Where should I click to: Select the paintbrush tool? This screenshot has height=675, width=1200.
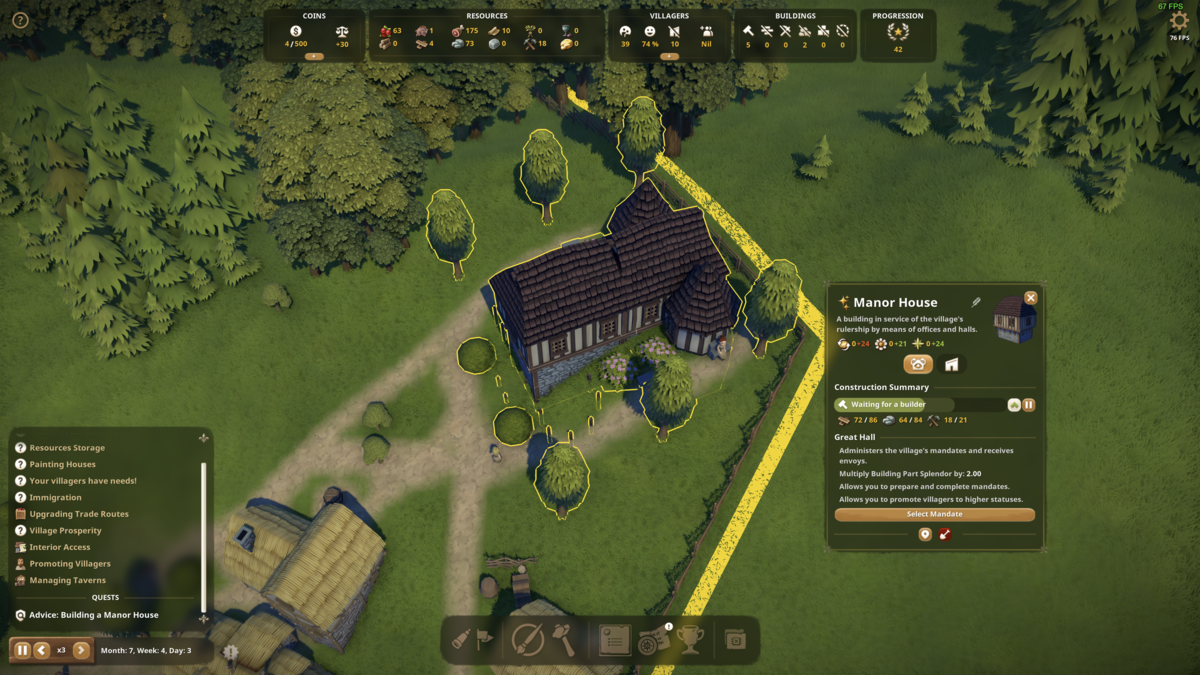(527, 640)
